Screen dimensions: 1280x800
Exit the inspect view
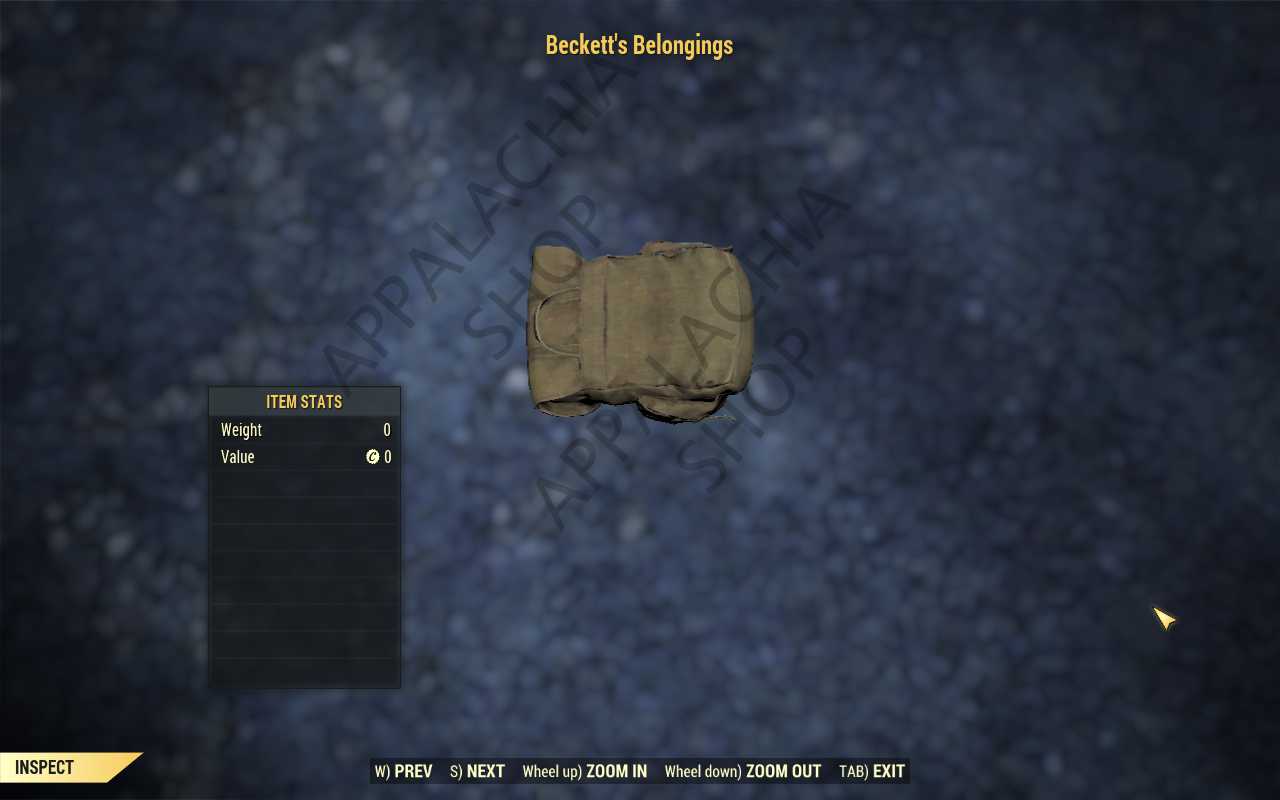click(872, 771)
